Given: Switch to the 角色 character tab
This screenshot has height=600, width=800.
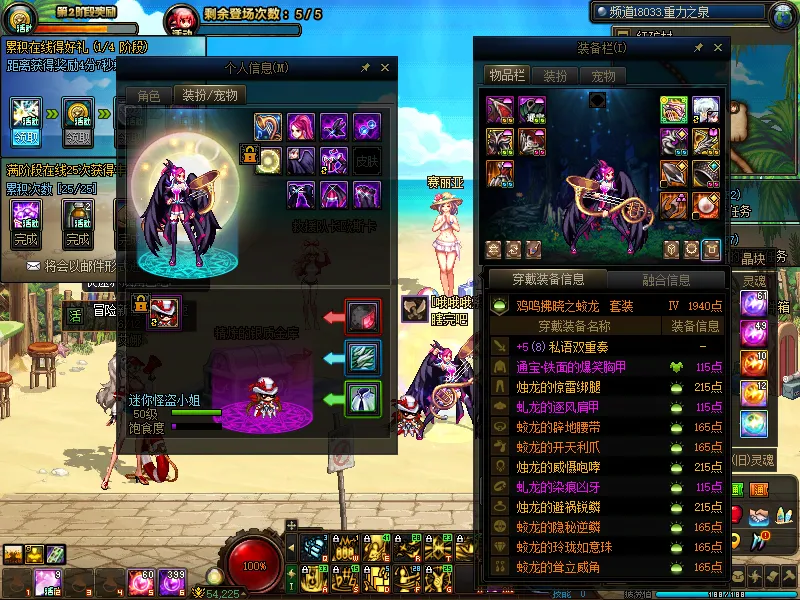Looking at the screenshot, I should pyautogui.click(x=148, y=96).
